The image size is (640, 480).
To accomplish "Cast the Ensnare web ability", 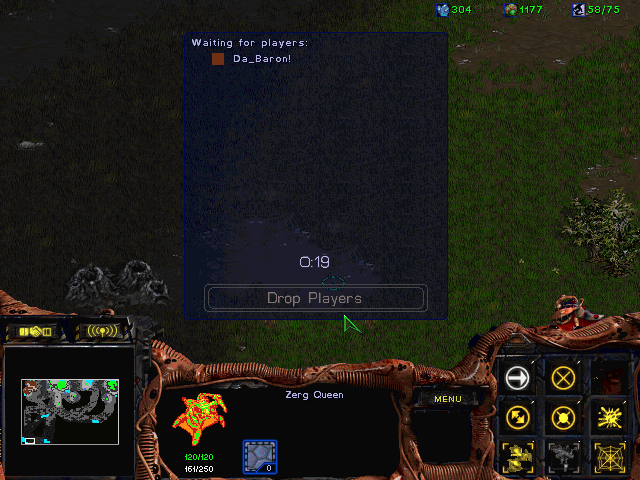I will [611, 456].
